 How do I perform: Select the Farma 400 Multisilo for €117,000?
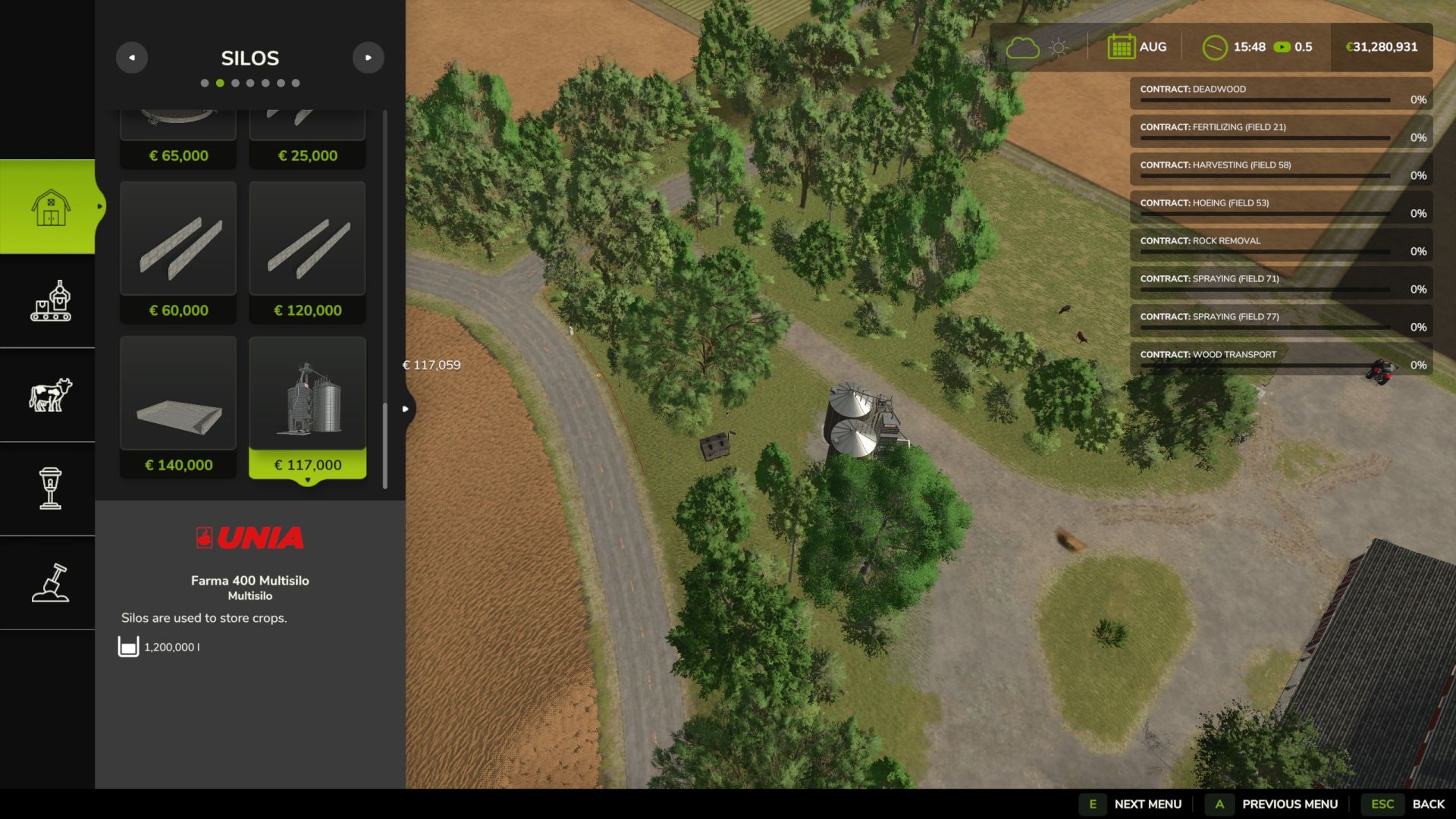[307, 407]
